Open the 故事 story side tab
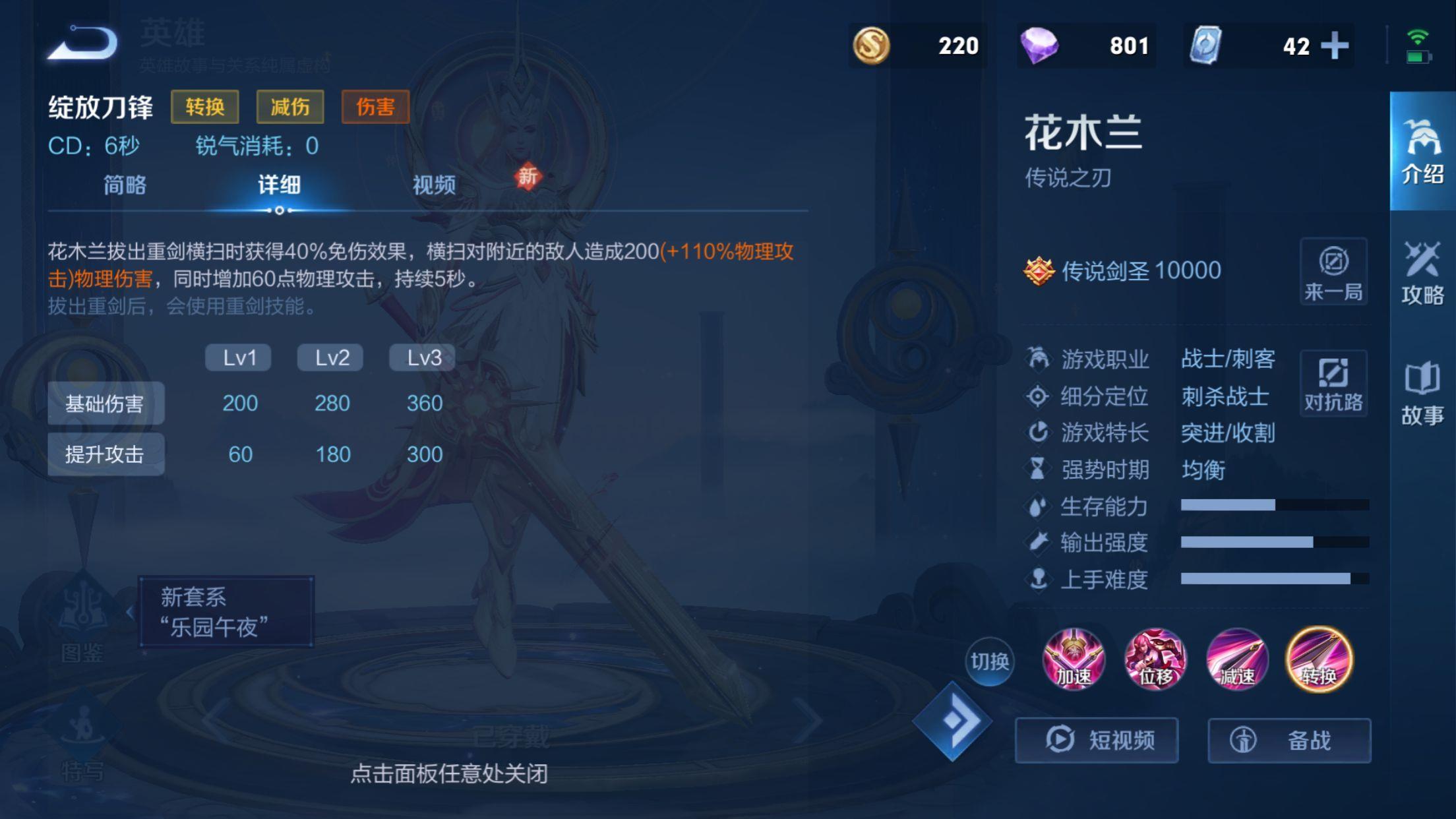The width and height of the screenshot is (1456, 819). [x=1422, y=393]
